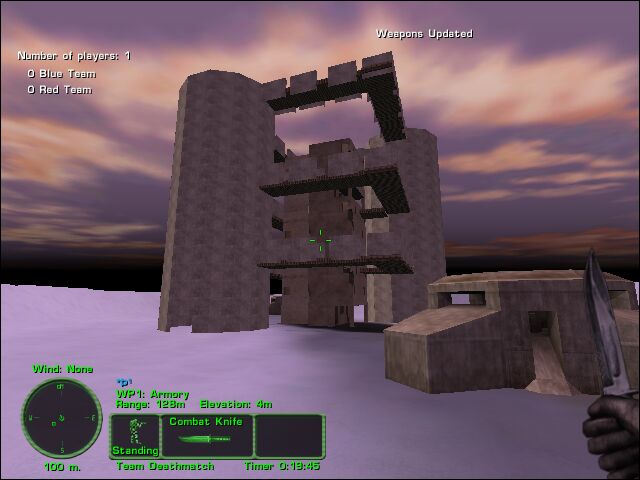Select the Red Team score row

[59, 90]
